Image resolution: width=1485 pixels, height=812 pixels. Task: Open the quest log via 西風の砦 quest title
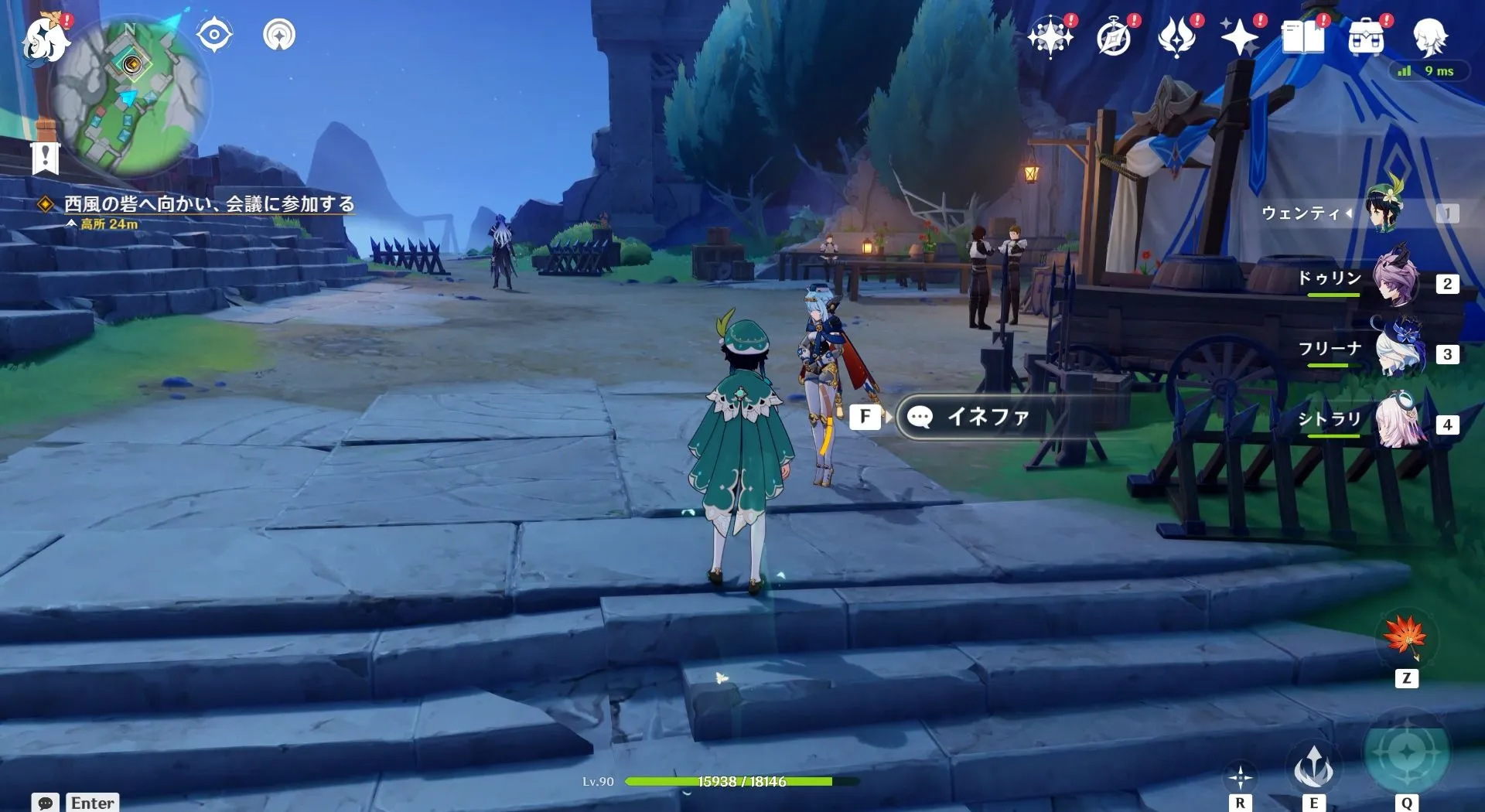209,203
